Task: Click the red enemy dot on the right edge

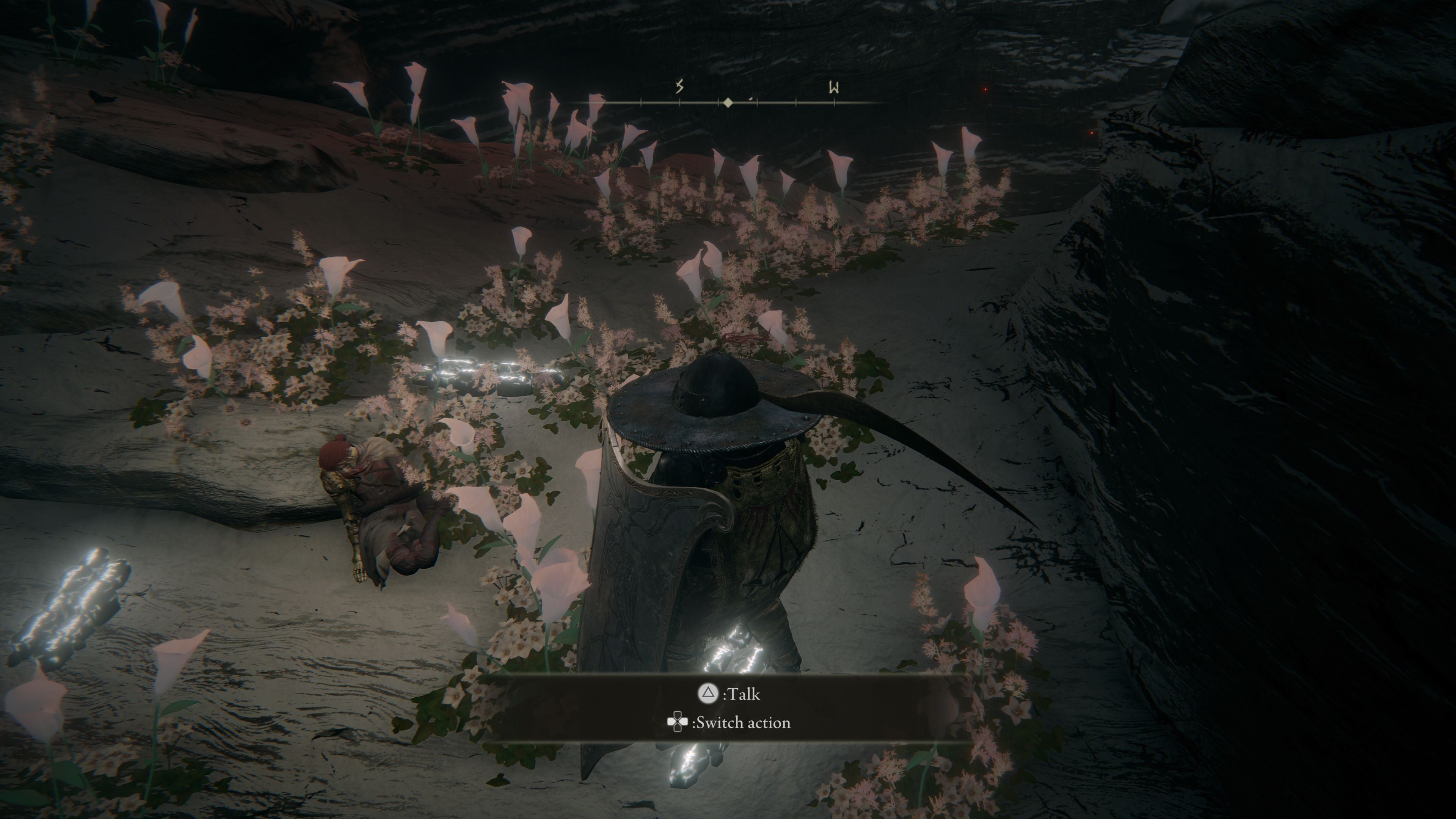Action: point(1092,133)
